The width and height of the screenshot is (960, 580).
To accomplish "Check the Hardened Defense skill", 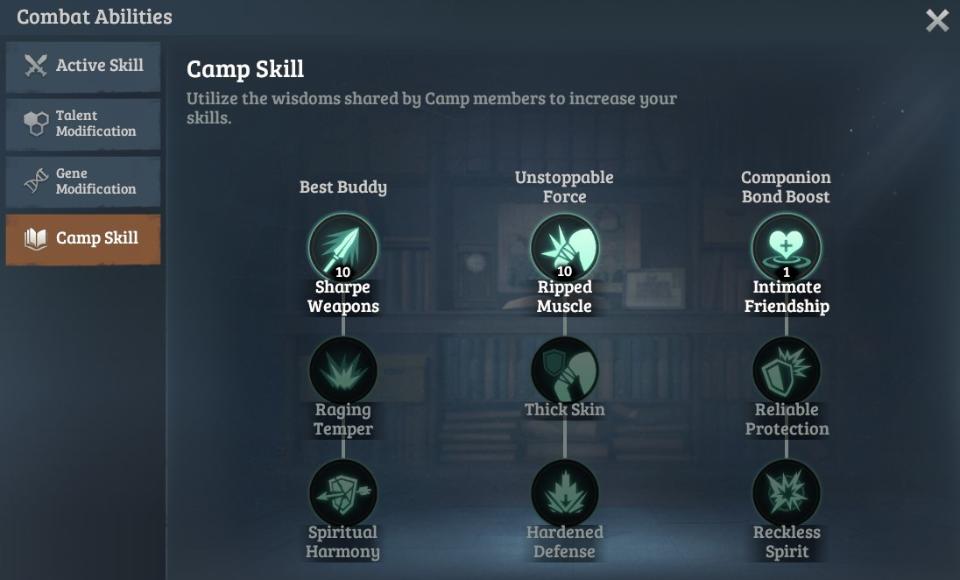I will [564, 493].
